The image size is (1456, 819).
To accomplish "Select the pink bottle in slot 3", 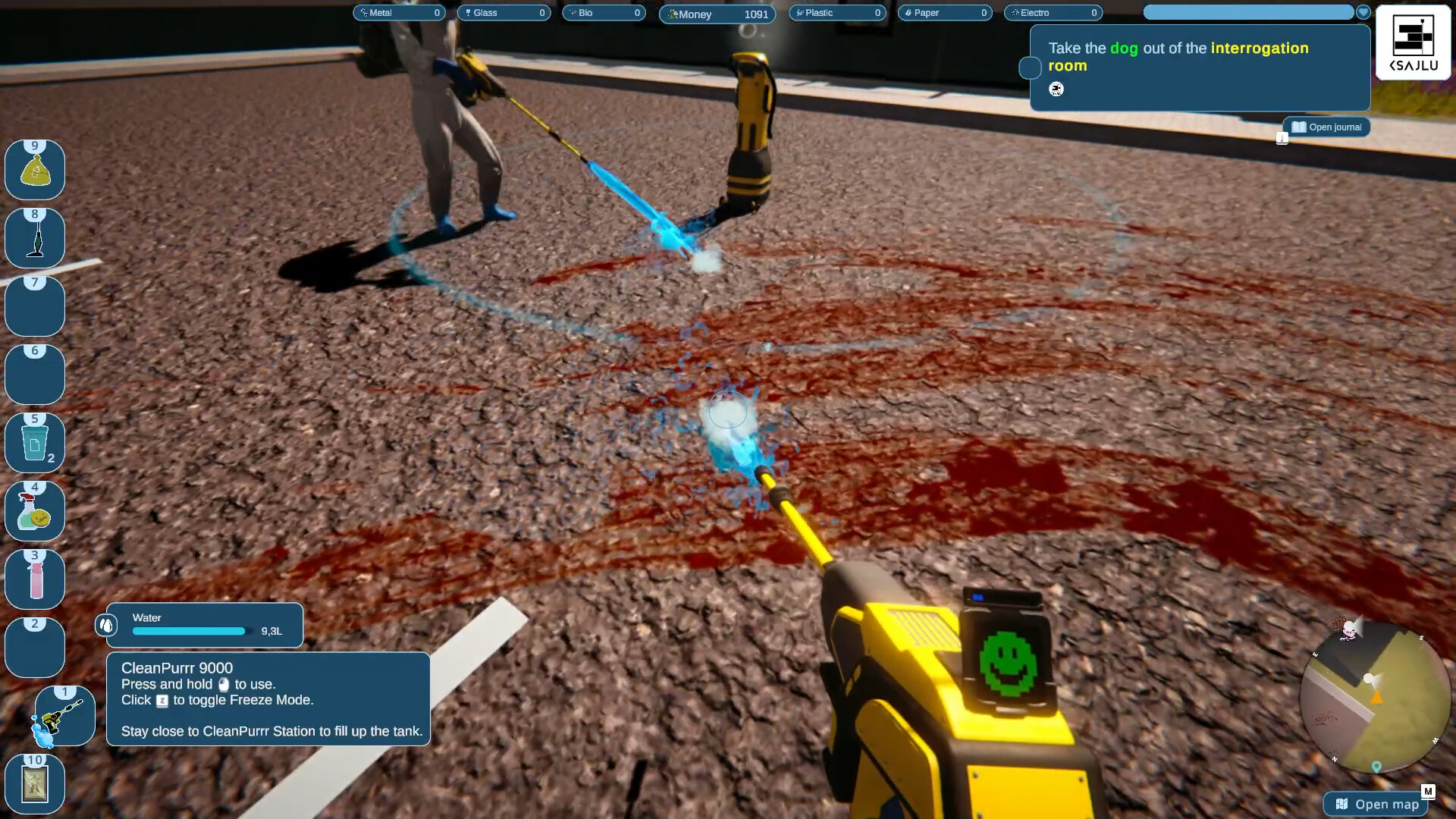I will click(34, 579).
